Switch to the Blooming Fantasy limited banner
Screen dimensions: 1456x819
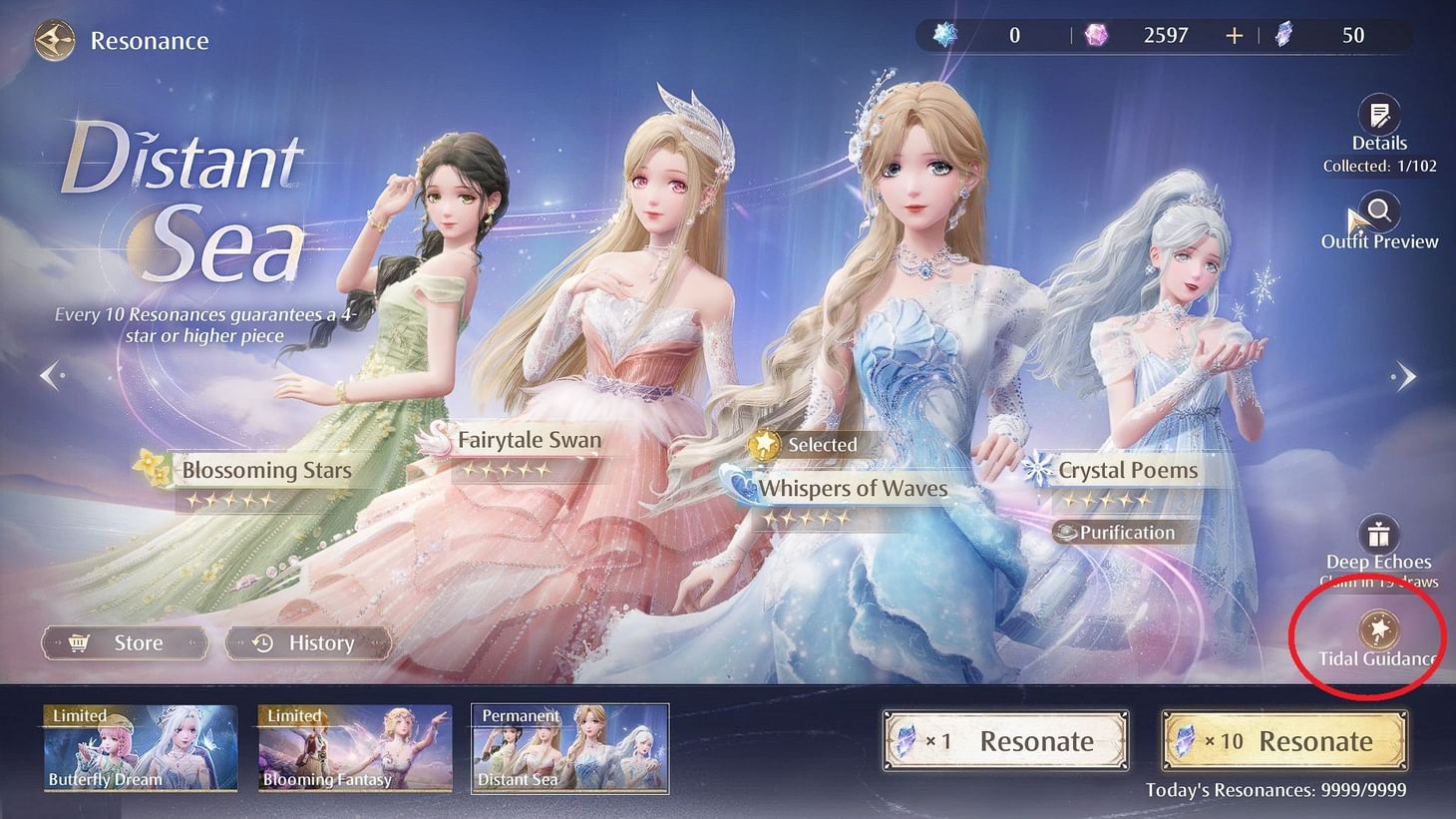point(354,748)
